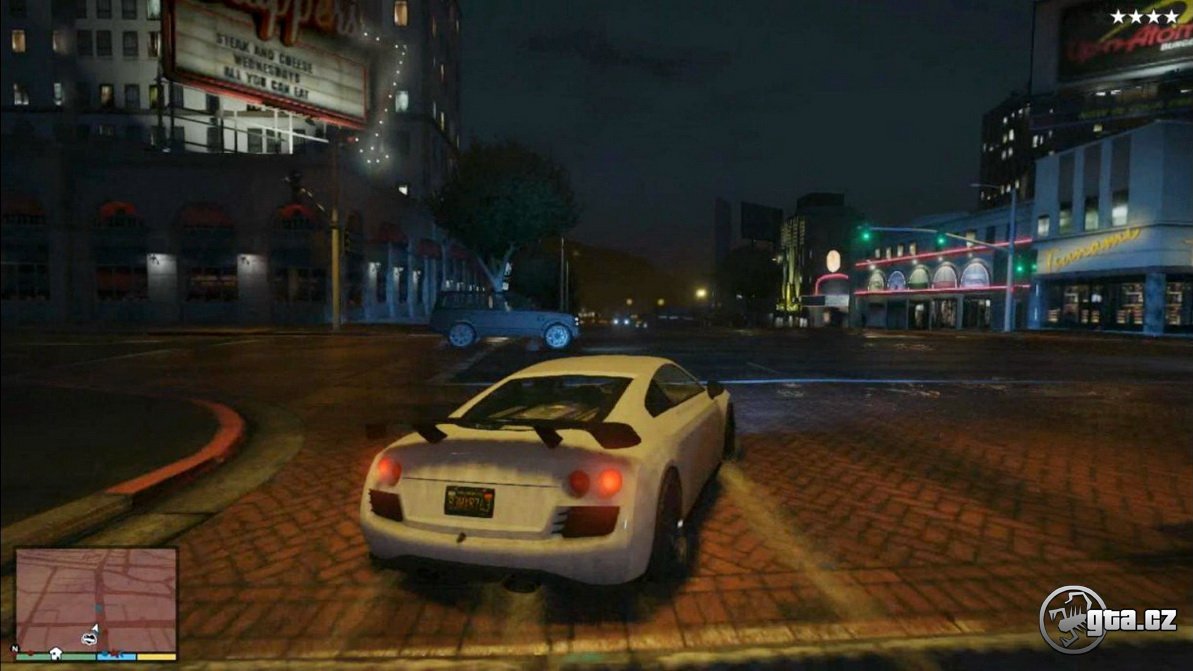The height and width of the screenshot is (671, 1193).
Task: Open the gta.cz watermark logo
Action: [x=1110, y=620]
